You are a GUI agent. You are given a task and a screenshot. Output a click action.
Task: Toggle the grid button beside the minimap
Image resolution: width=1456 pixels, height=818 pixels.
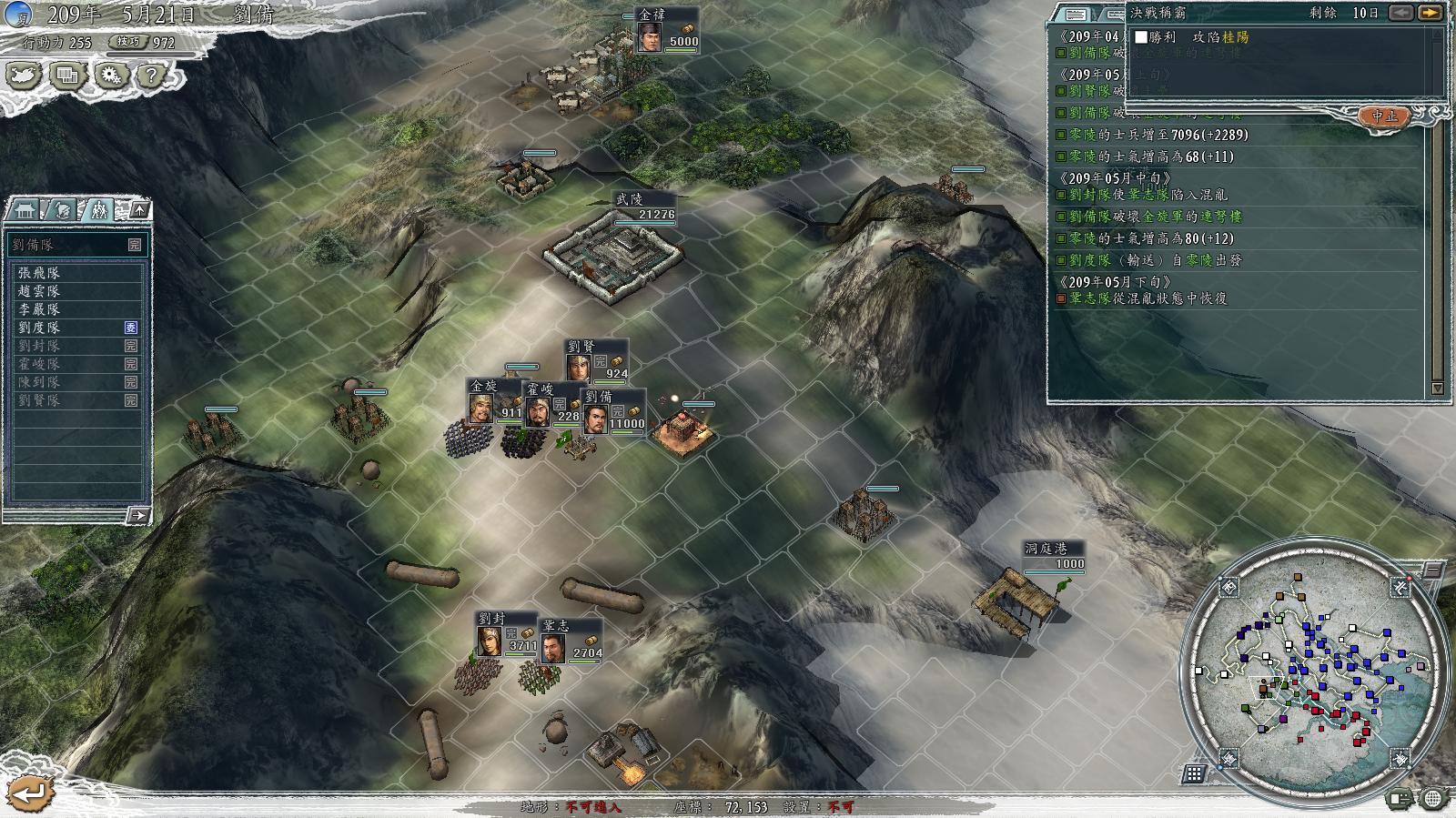point(1194,774)
